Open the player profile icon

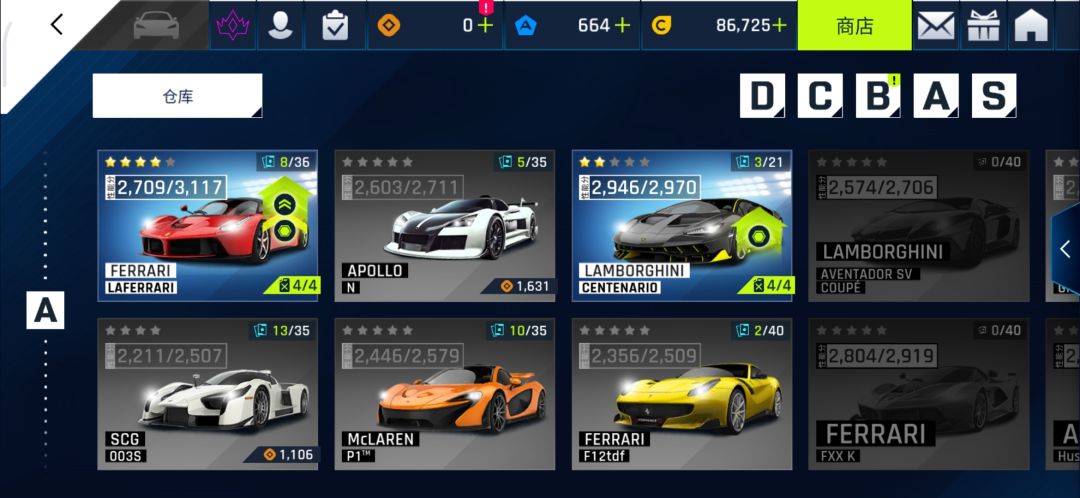point(281,25)
